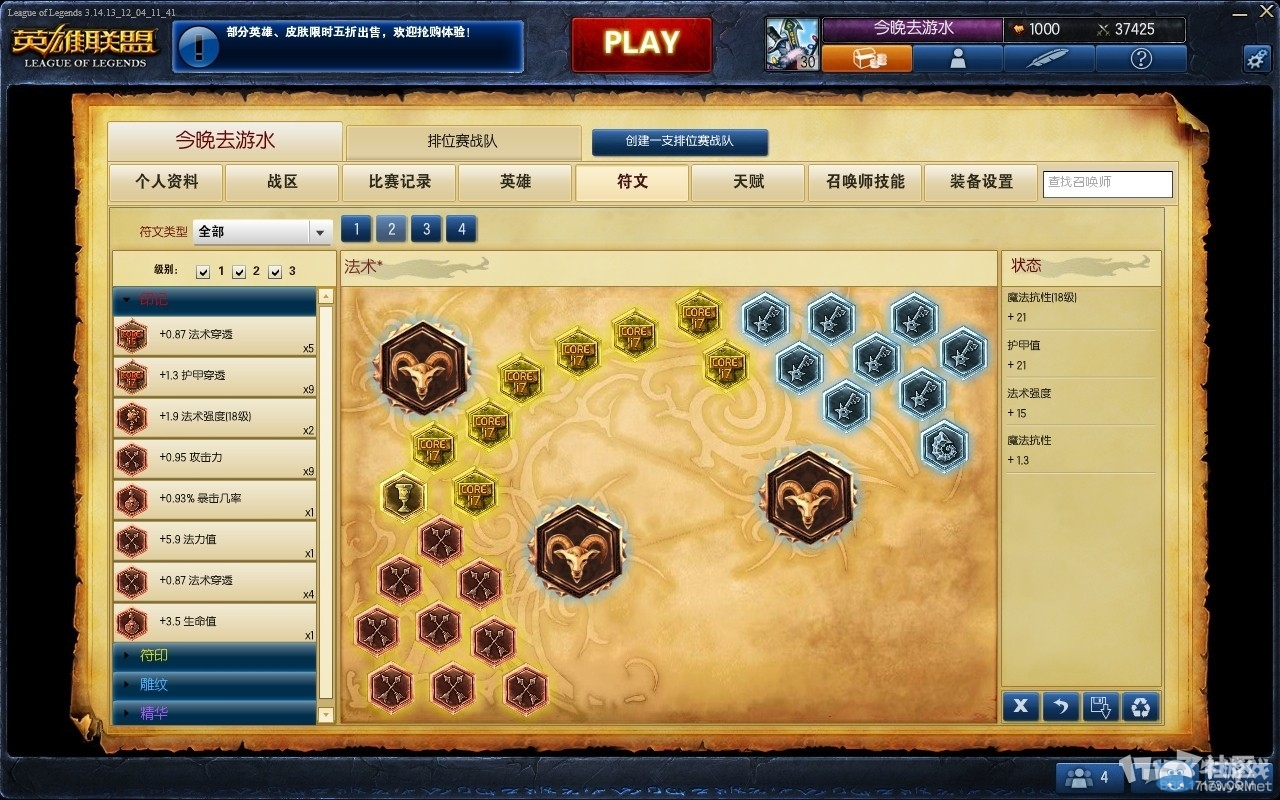Uncheck the level 2 rune filter checkbox

point(239,270)
